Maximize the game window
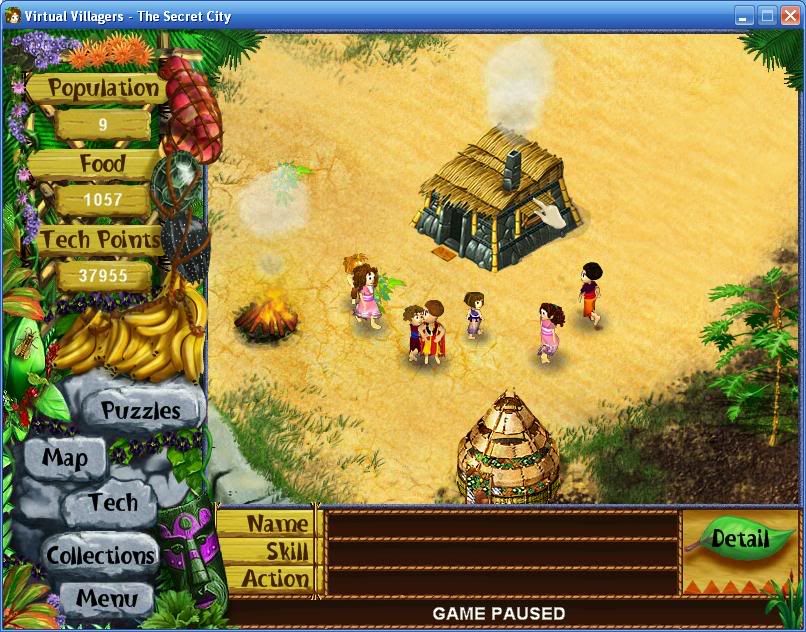Image resolution: width=806 pixels, height=632 pixels. click(767, 15)
